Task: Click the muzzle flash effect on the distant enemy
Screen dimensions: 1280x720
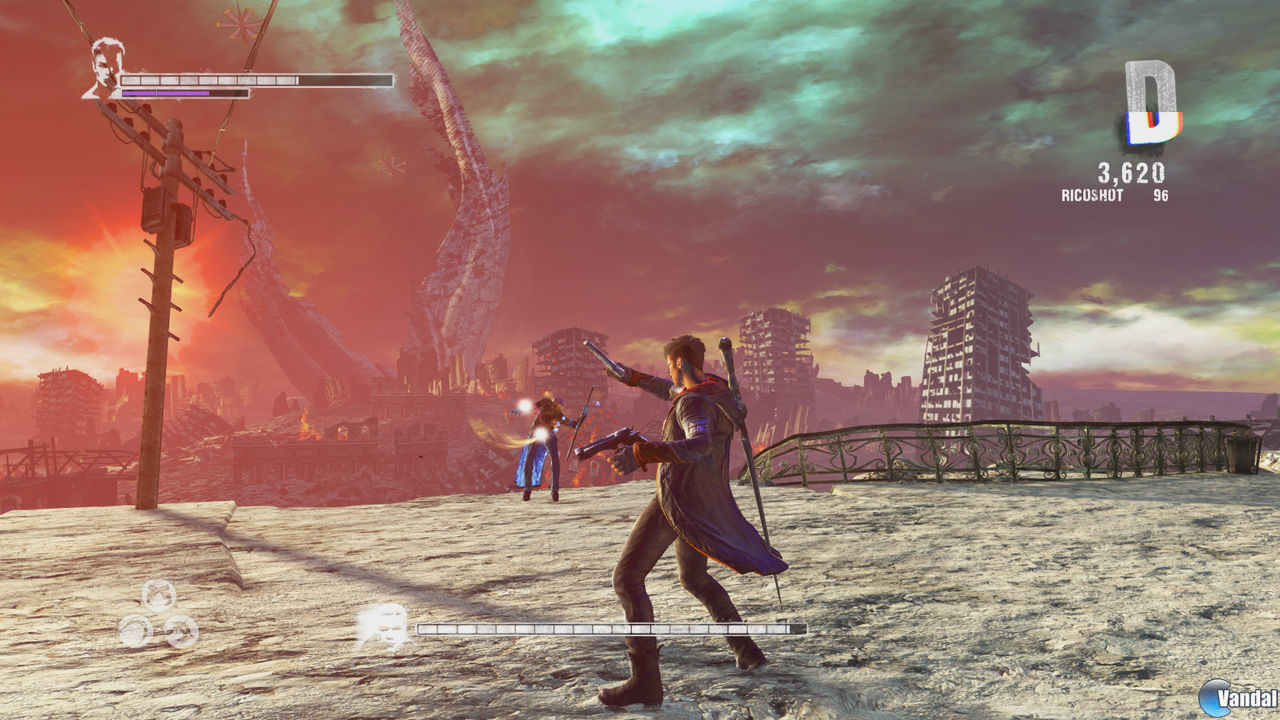Action: 523,404
